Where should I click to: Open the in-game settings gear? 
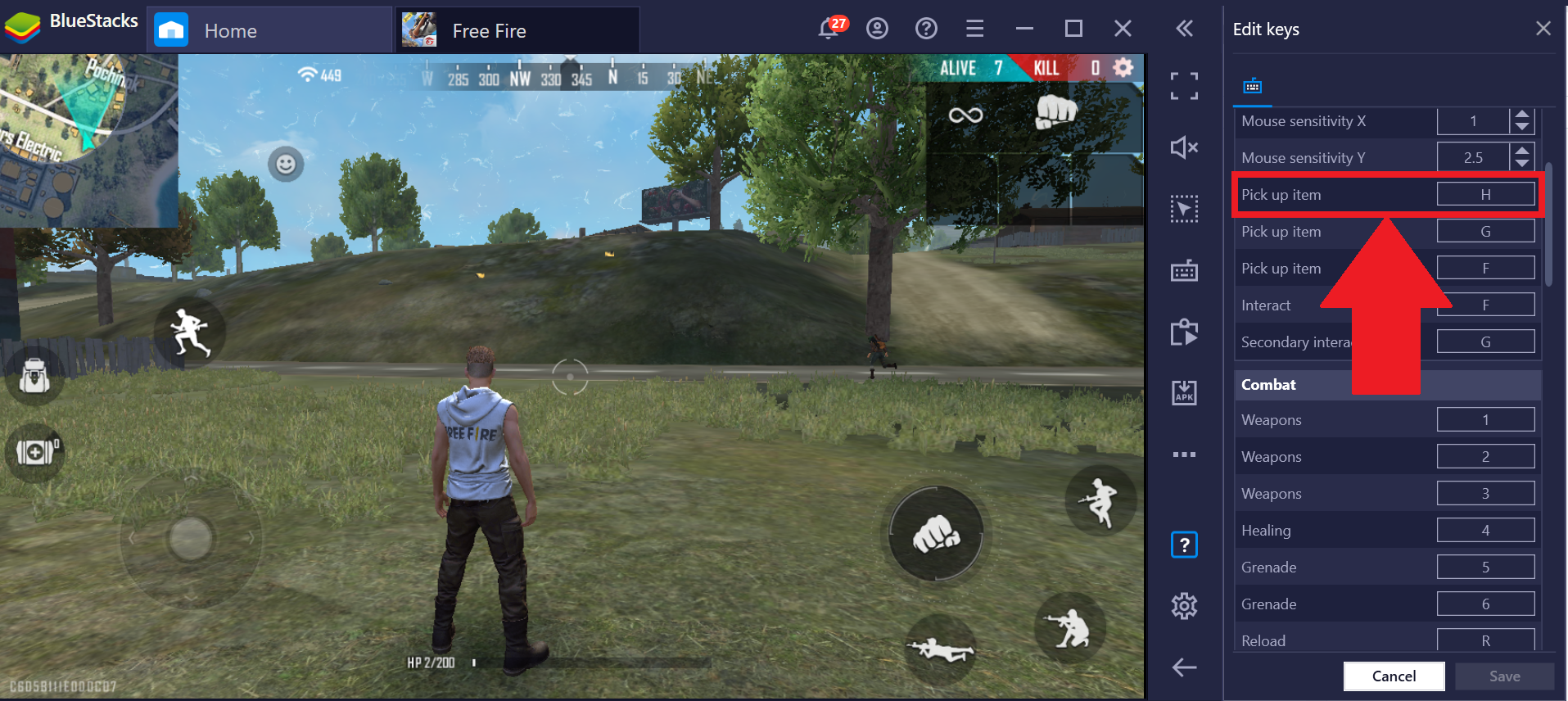[1123, 68]
